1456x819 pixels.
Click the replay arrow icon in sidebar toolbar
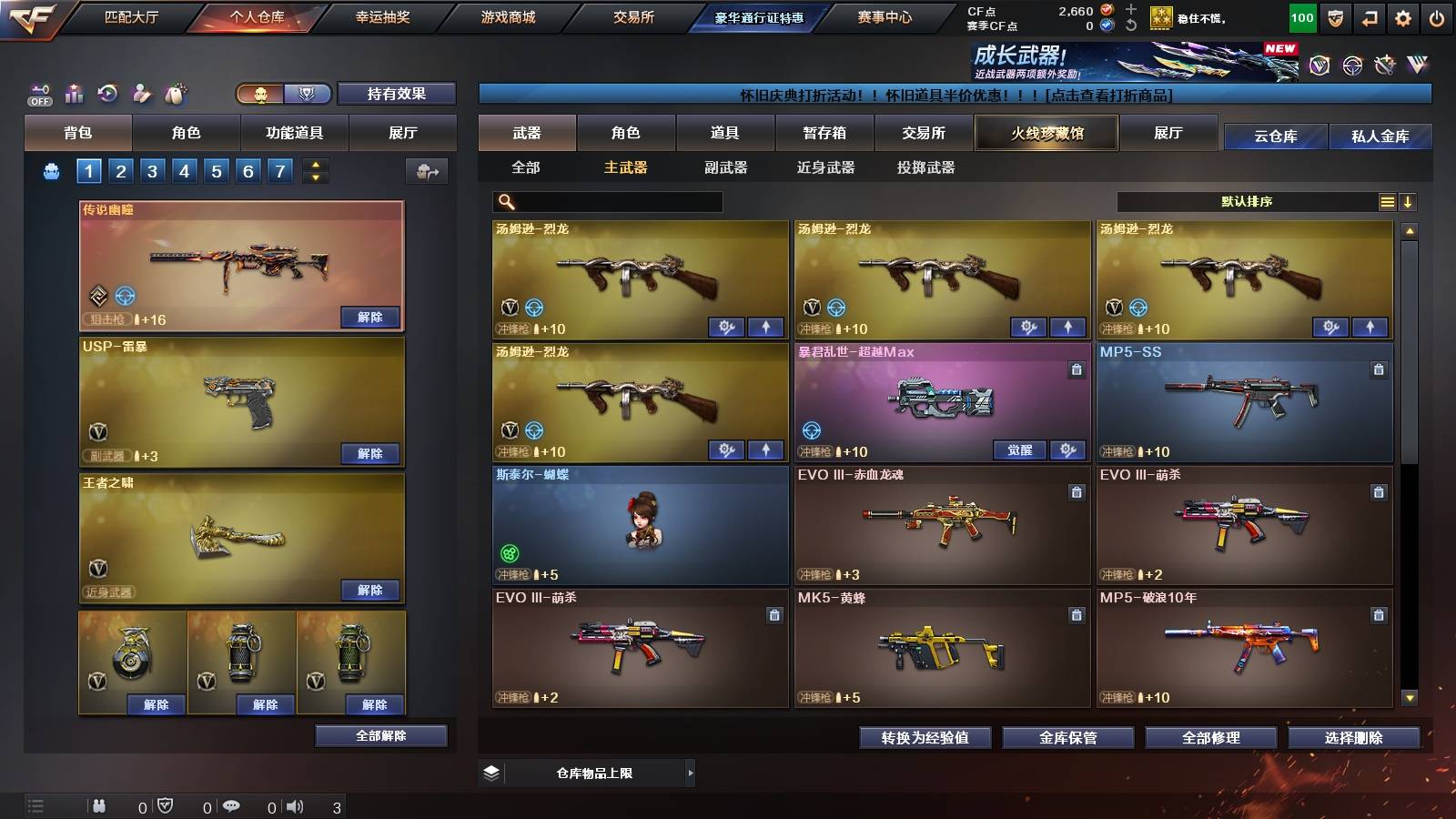107,92
